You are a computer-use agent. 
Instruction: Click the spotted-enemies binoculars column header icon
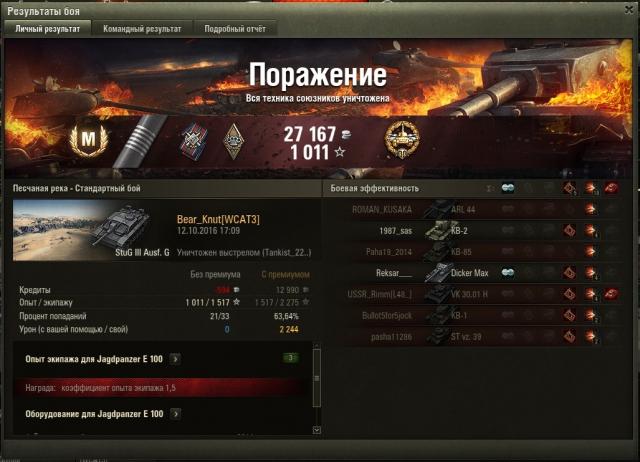click(507, 188)
